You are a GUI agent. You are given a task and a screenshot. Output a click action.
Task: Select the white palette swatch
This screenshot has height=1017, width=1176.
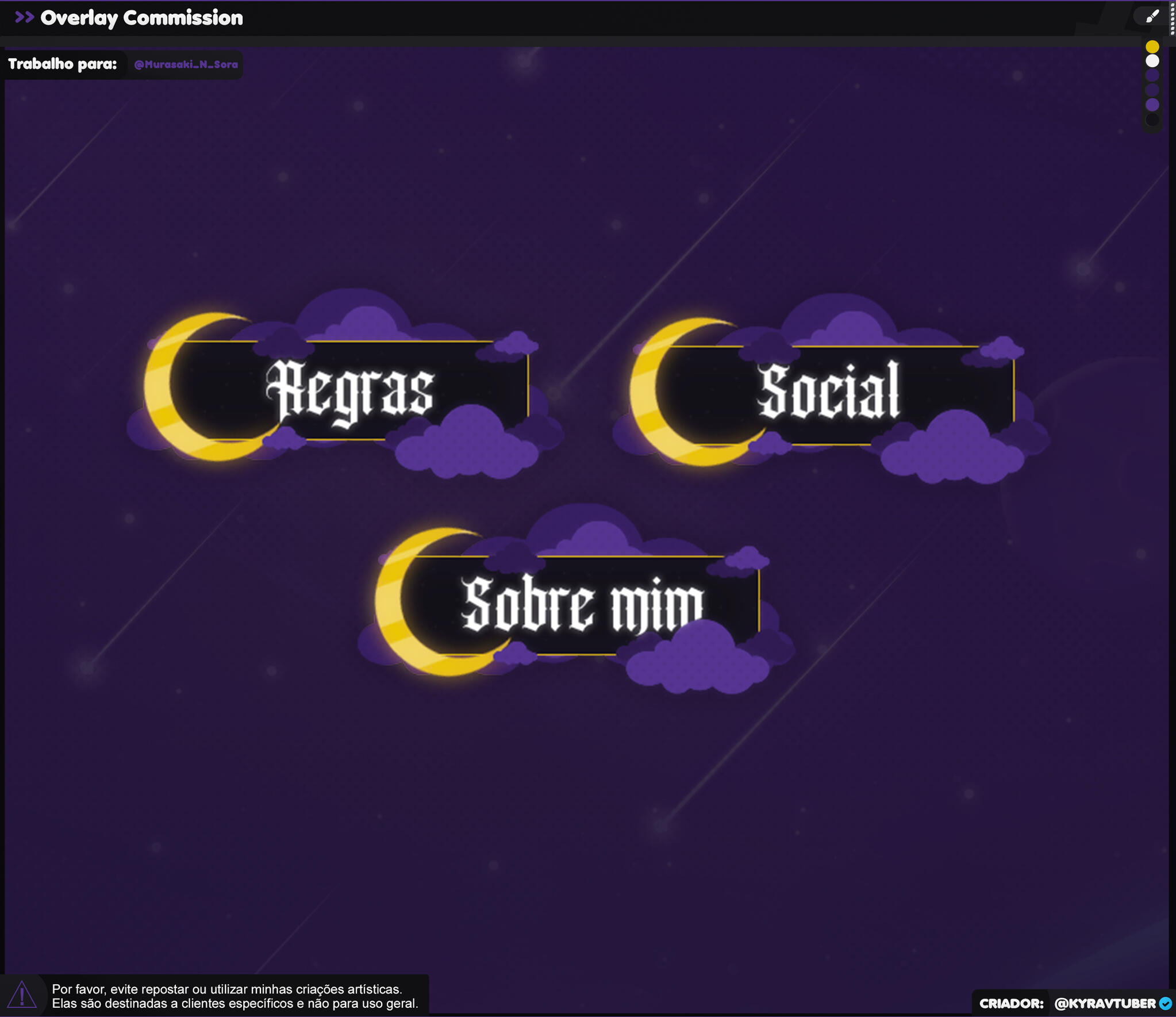1152,61
